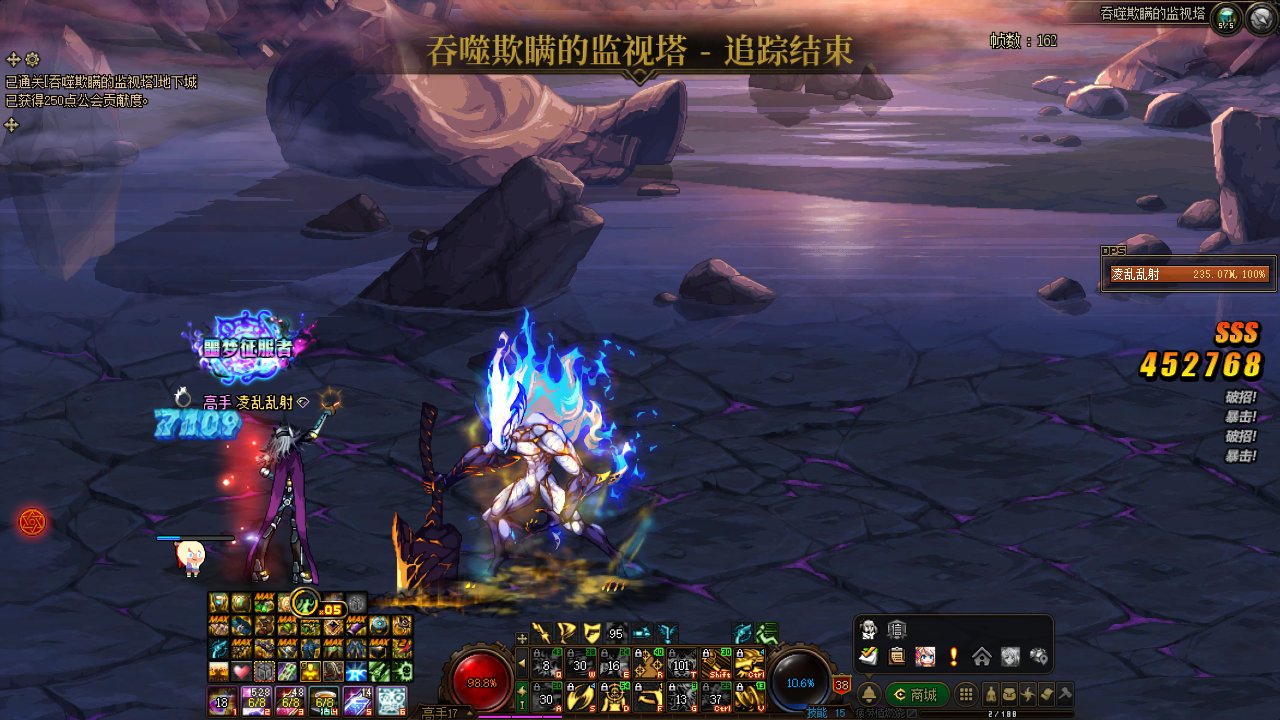Viewport: 1280px width, 720px height.
Task: Click the skill-bar left arrow toggle
Action: click(521, 664)
